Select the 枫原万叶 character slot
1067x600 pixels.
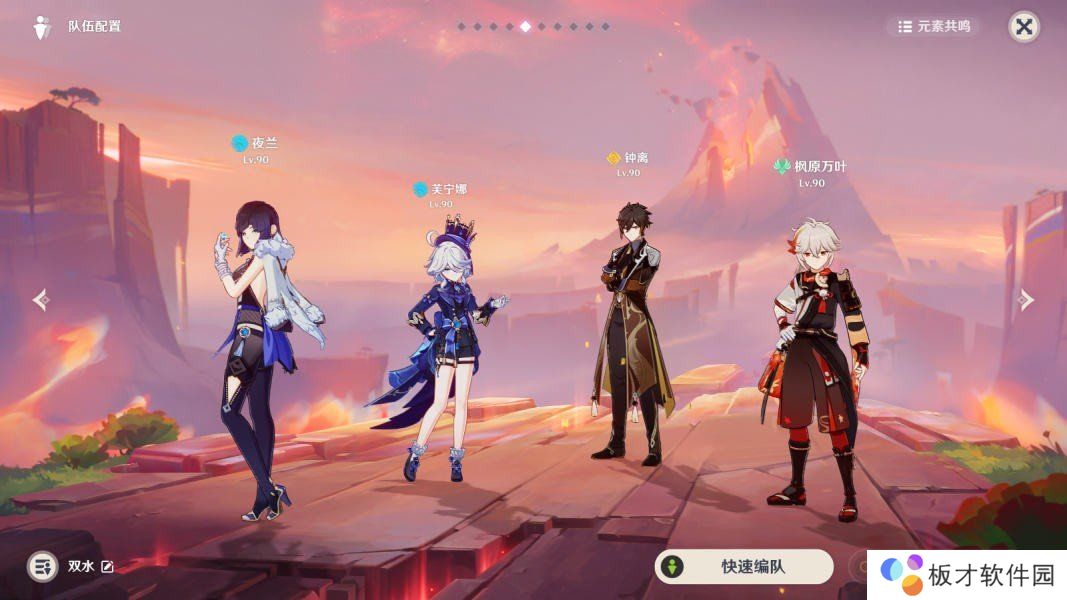click(x=815, y=360)
